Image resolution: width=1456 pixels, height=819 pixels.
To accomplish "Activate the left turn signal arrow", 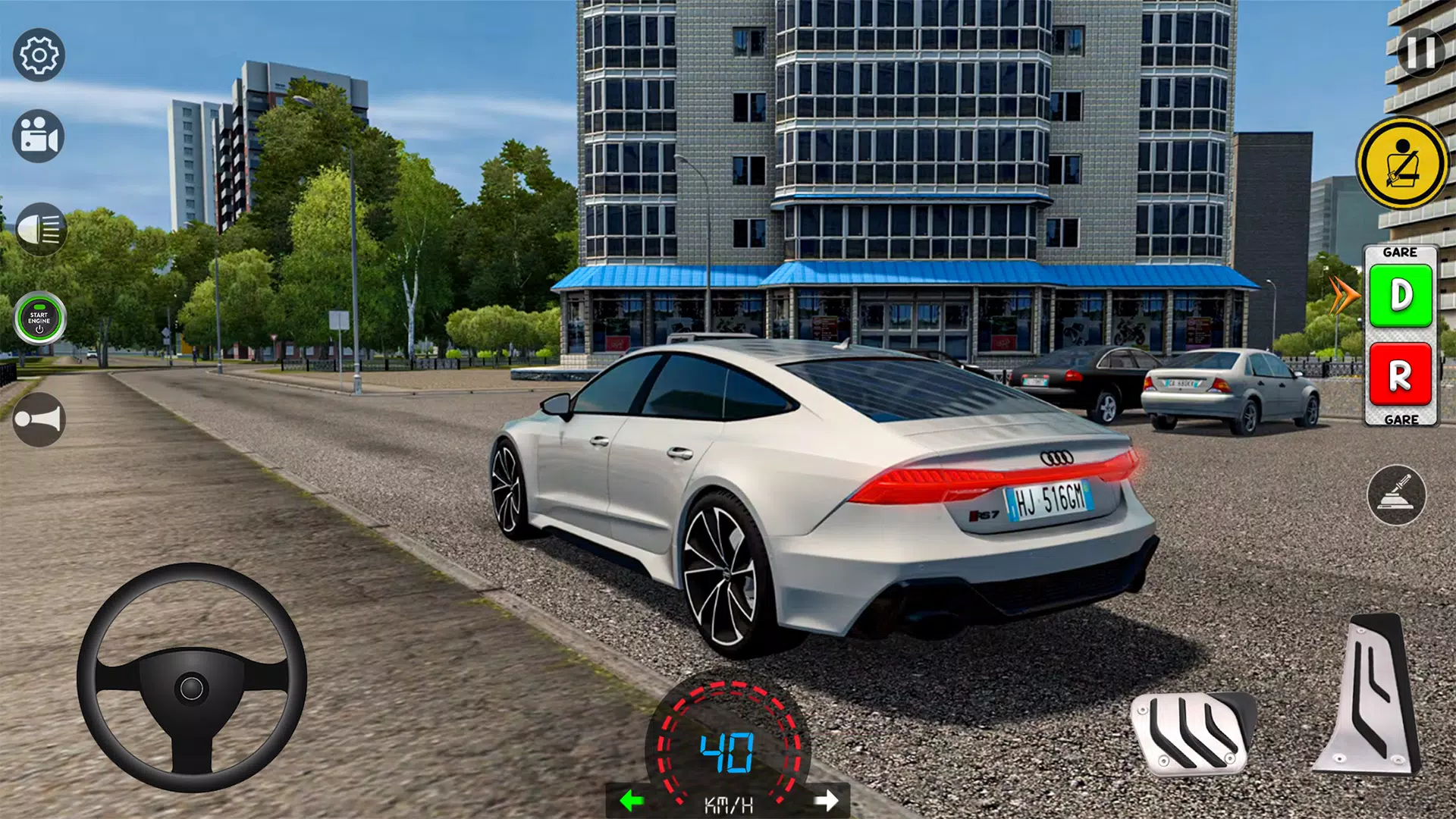I will 632,800.
